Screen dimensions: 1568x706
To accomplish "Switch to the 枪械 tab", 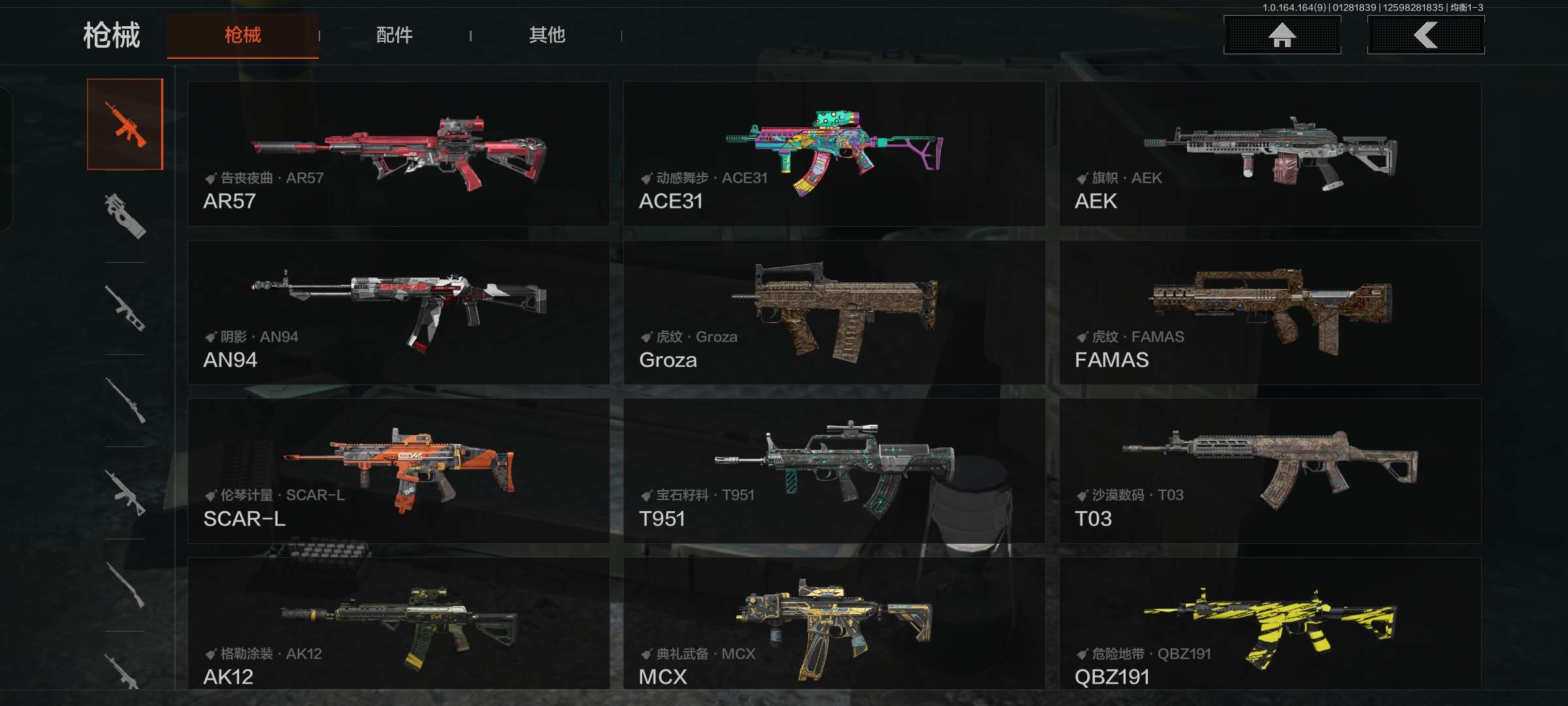I will (x=242, y=35).
